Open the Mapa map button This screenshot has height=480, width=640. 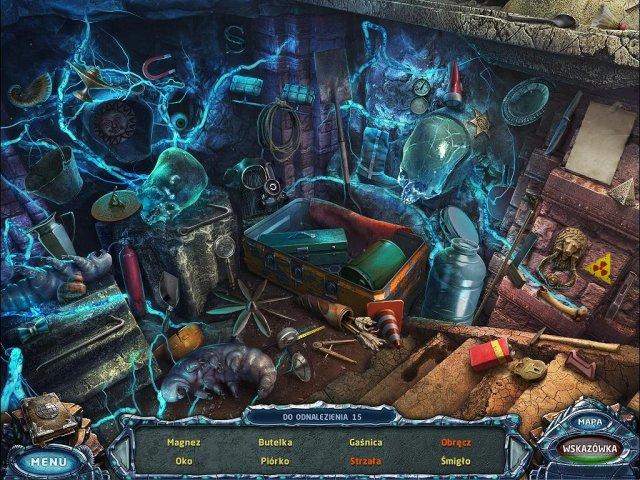pos(588,422)
